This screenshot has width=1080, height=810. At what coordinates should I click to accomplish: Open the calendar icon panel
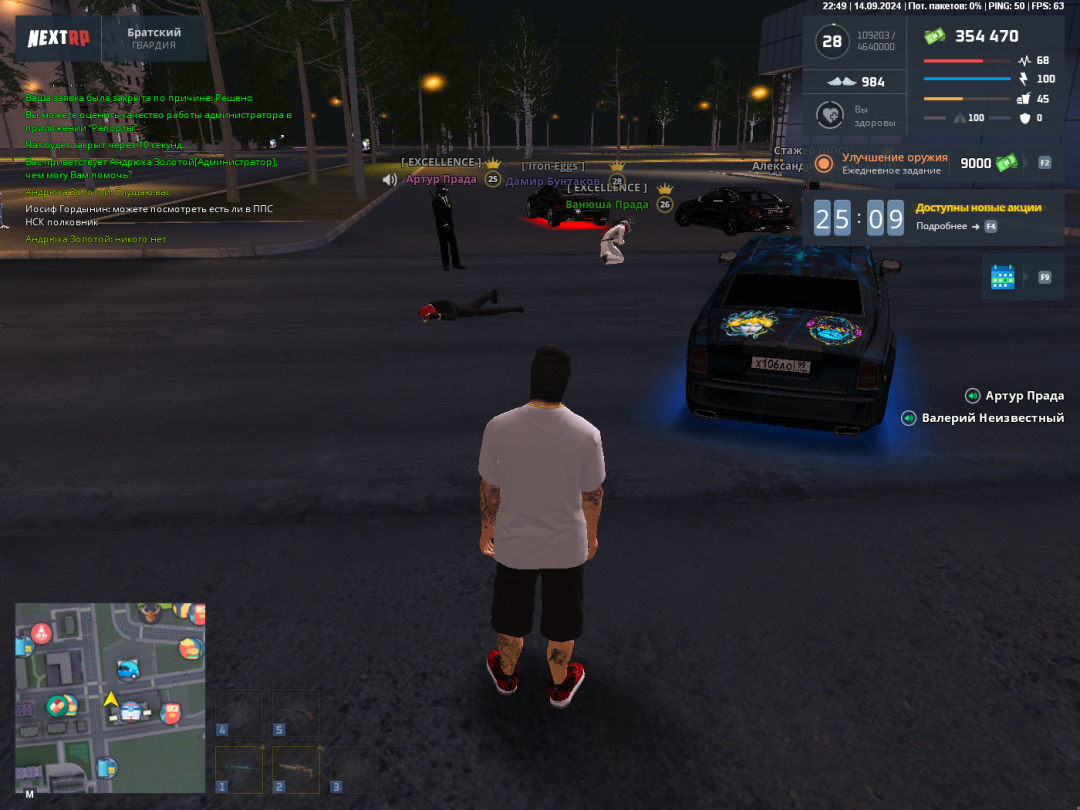click(1003, 277)
